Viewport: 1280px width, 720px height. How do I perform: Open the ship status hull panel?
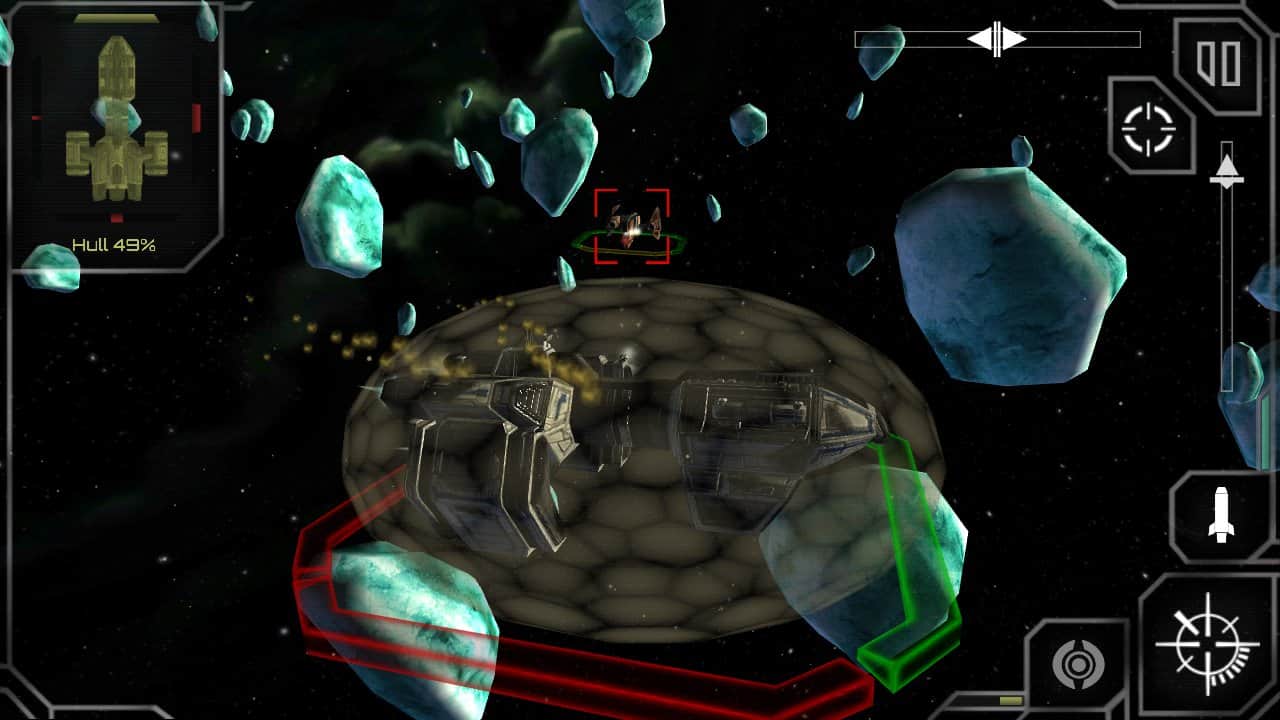[116, 140]
